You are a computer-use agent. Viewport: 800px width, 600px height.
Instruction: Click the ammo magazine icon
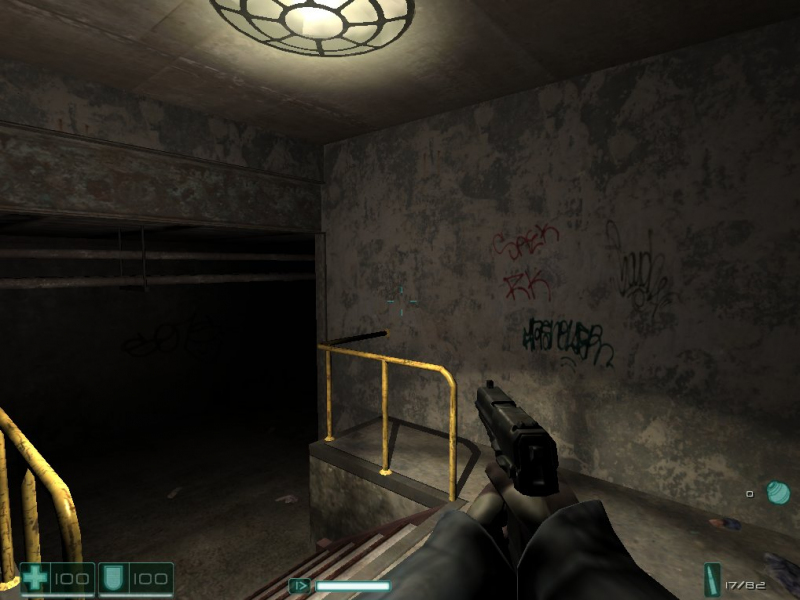712,579
